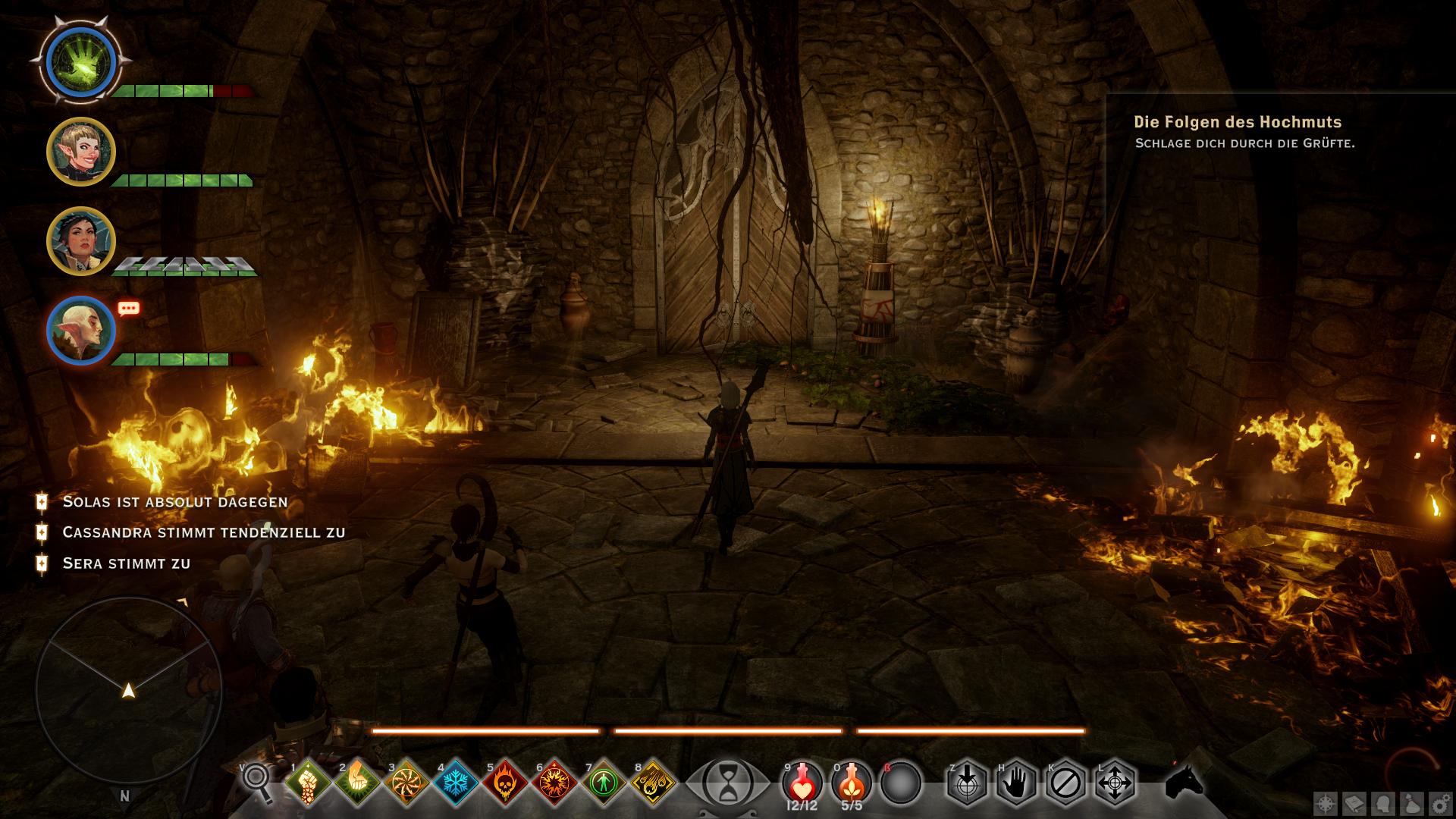Choose Cassandra's party portrait

tap(80, 240)
